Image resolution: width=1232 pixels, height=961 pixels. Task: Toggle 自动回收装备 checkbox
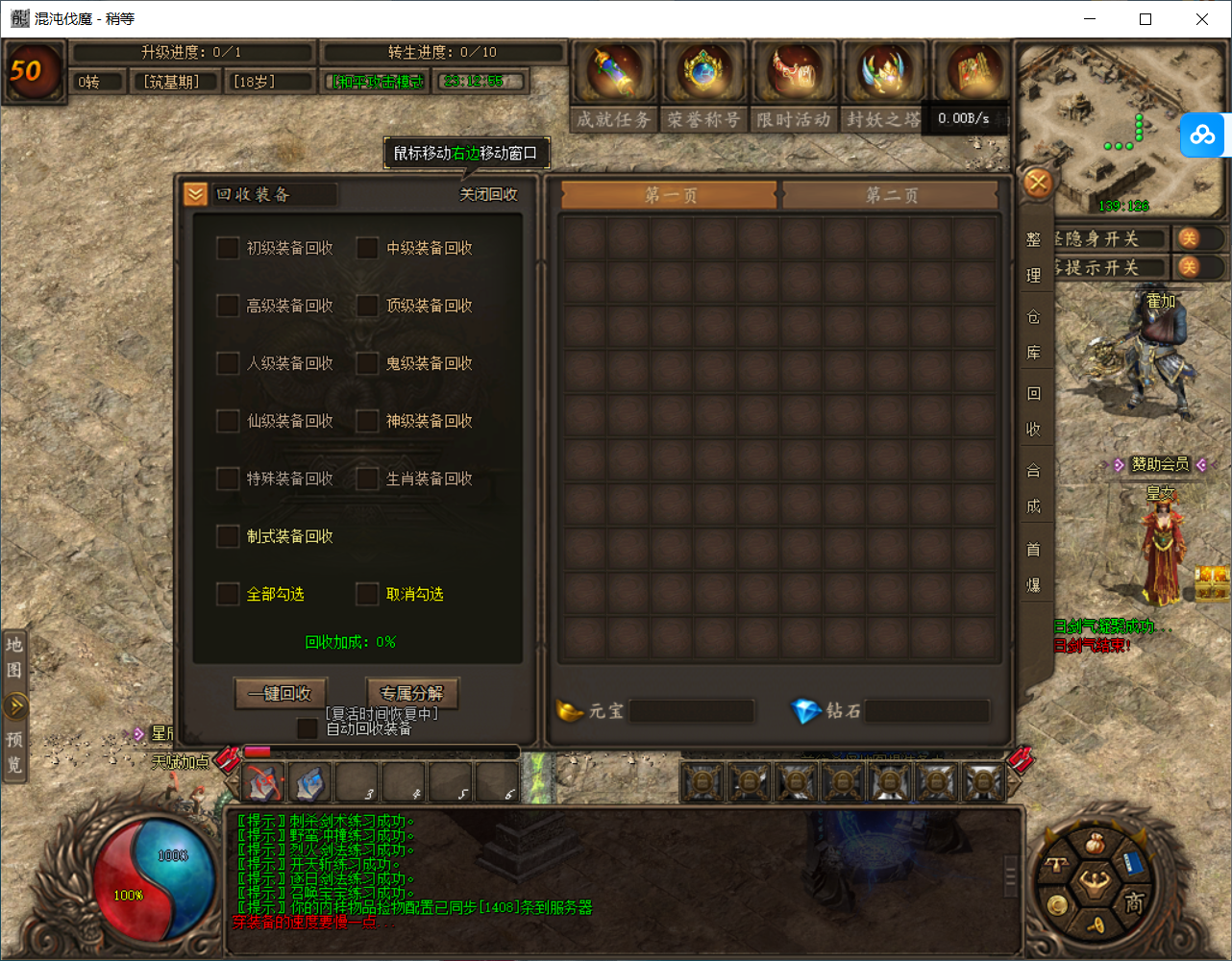[308, 728]
